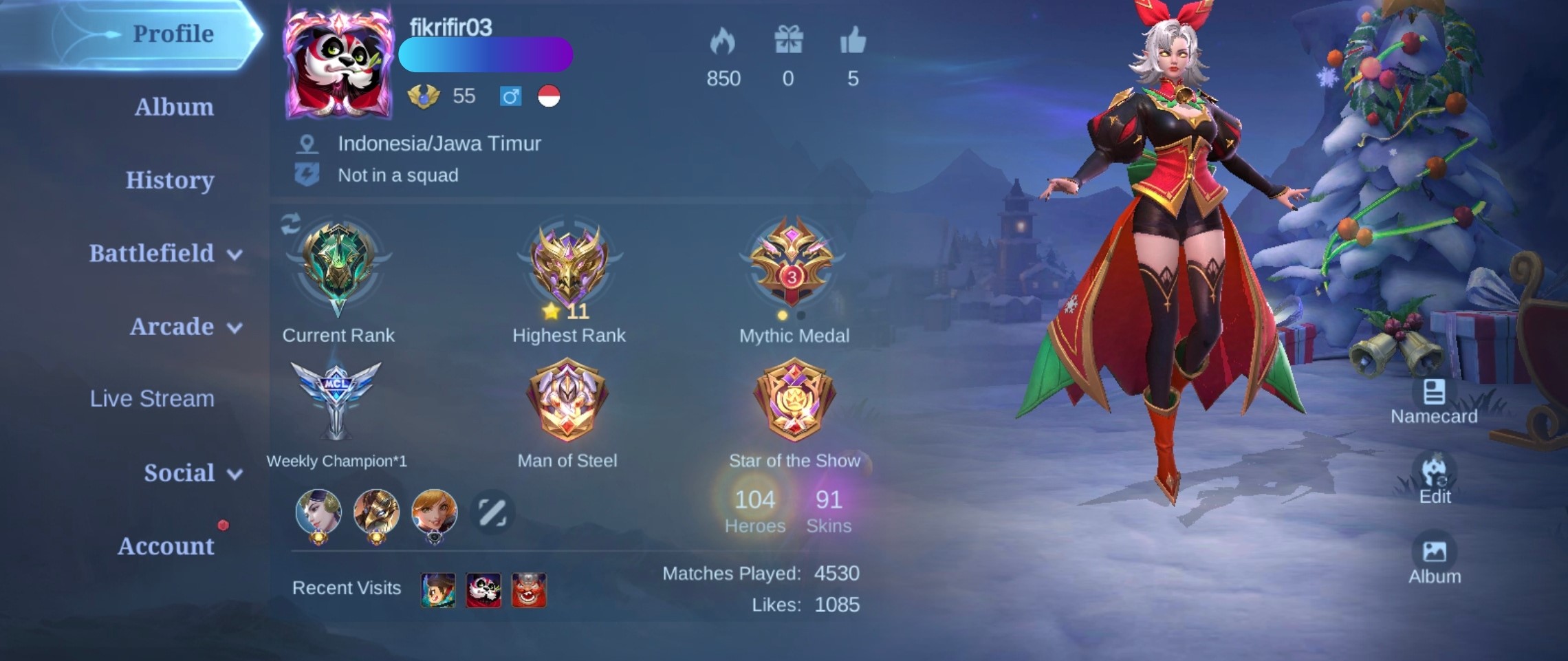Select the Profile tab
Image resolution: width=1568 pixels, height=661 pixels.
pos(172,34)
